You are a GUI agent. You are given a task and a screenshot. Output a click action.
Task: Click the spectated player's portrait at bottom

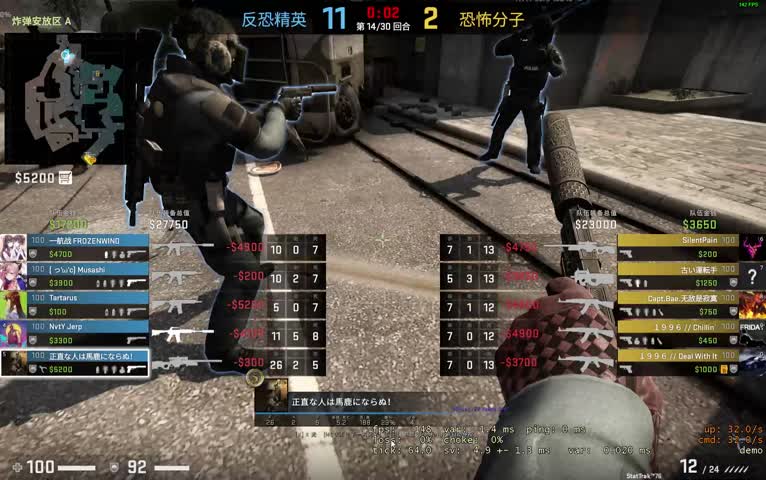tap(273, 394)
